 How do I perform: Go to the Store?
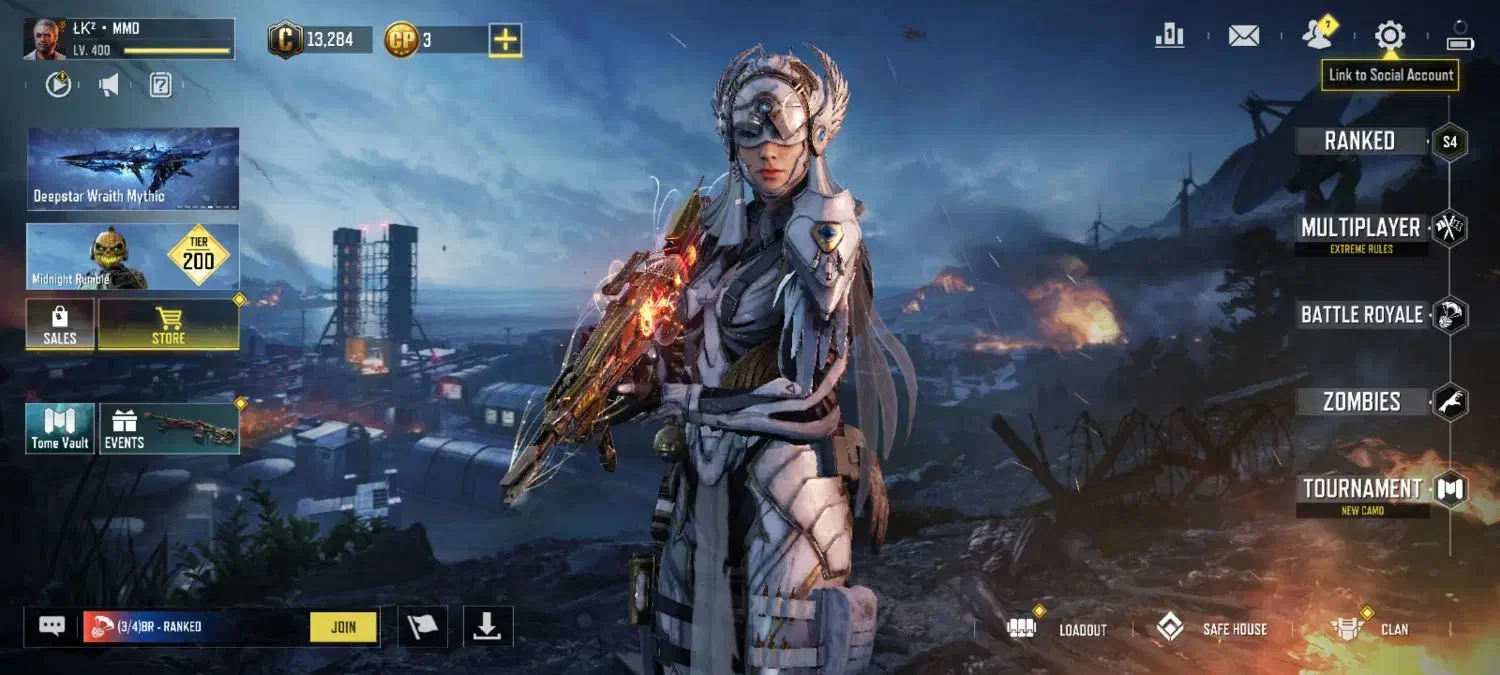click(168, 325)
